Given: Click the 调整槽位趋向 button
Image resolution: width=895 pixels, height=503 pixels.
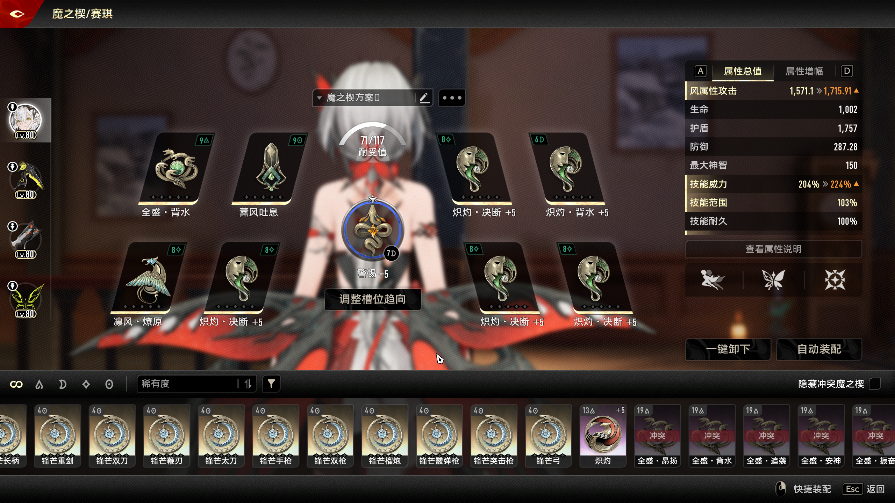Looking at the screenshot, I should 373,299.
